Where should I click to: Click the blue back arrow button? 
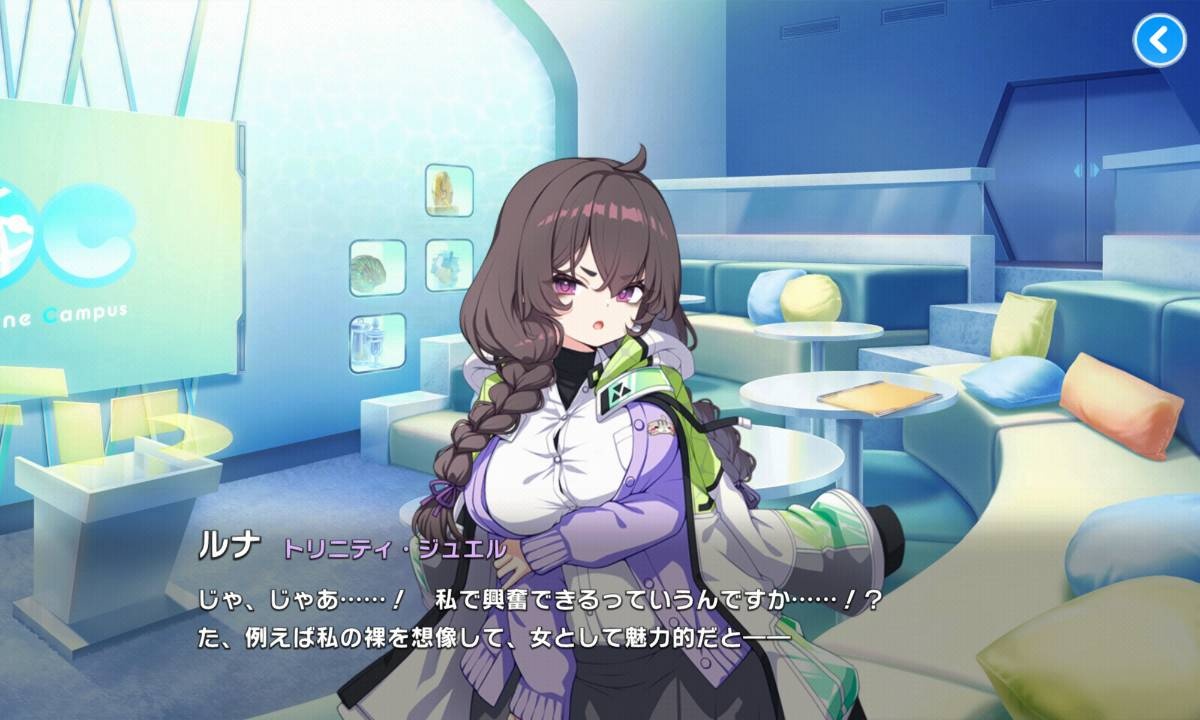click(1159, 40)
